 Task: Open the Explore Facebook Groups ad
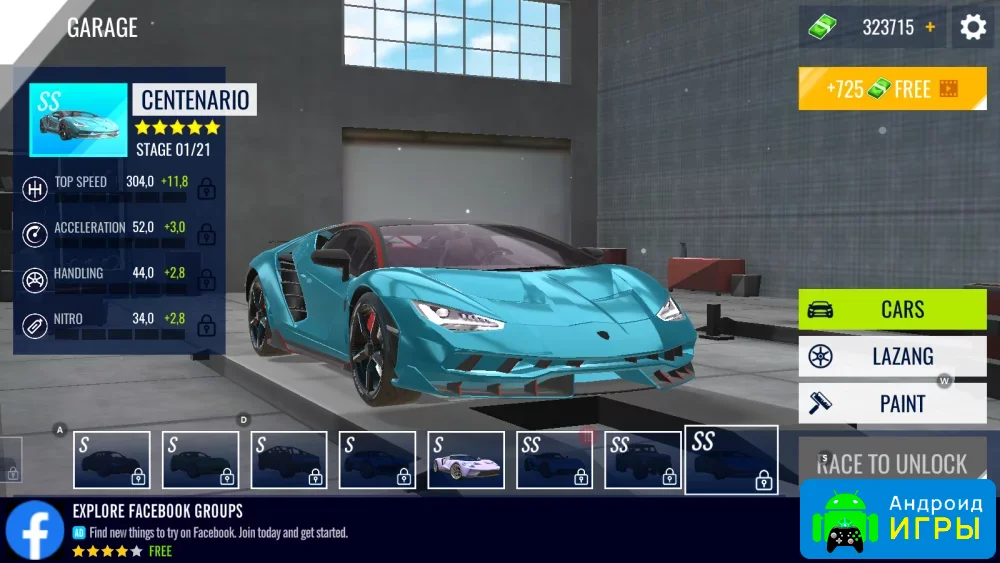[x=200, y=530]
